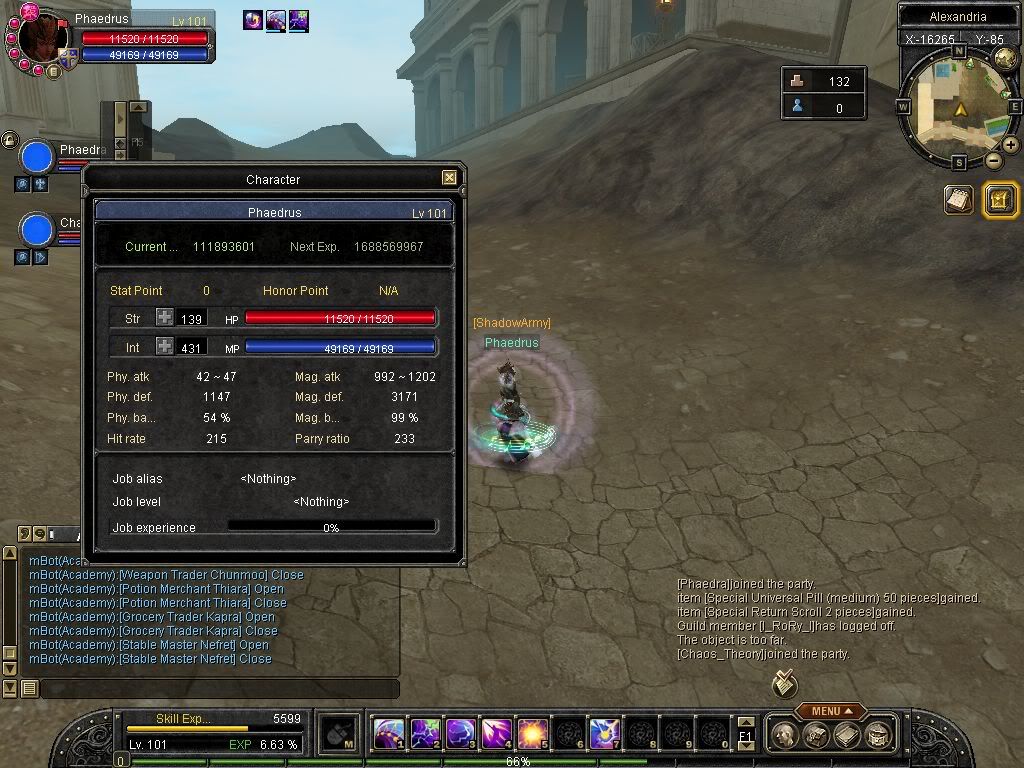Use the skill in hotbar slot 7
Screen dimensions: 1024x768
[604, 735]
